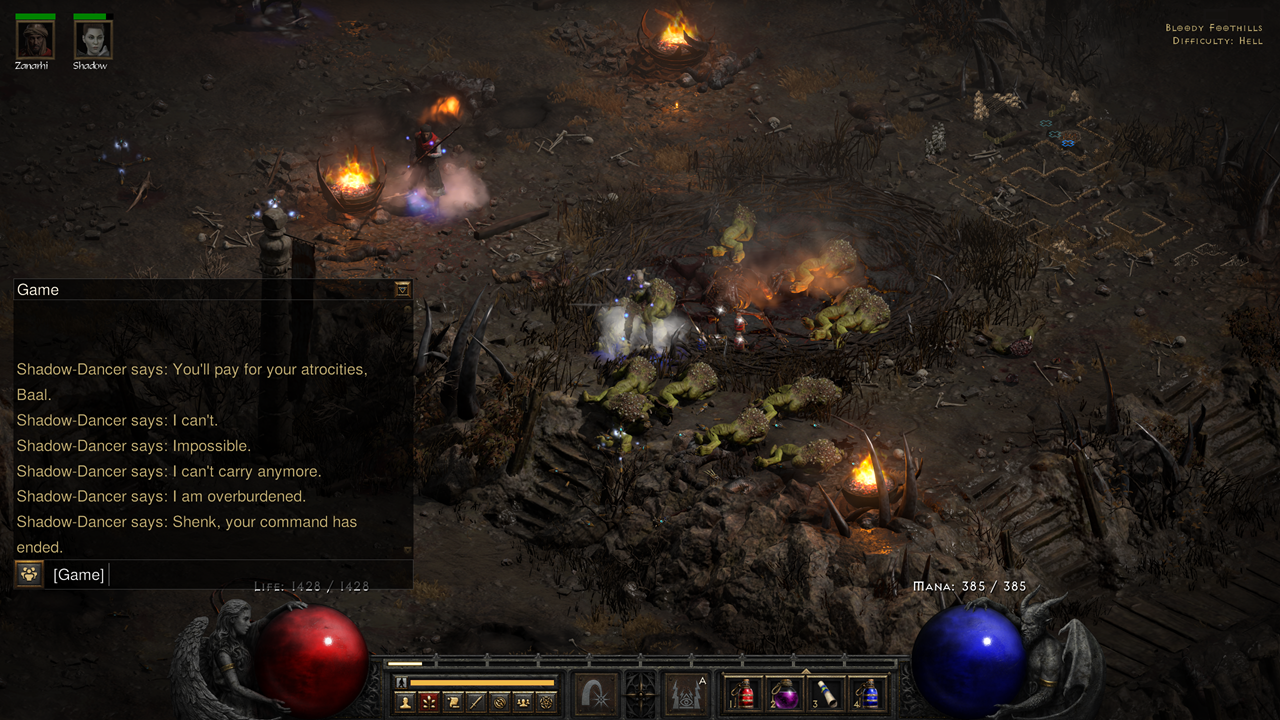This screenshot has height=720, width=1280.
Task: Select the Game tab on the chat panel
Action: 38,289
